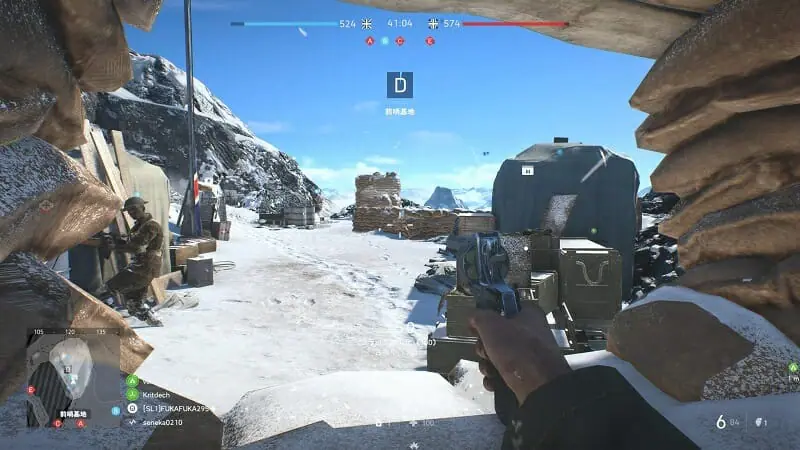Viewport: 800px width, 450px height.
Task: Select objective A in the top flag row
Action: (x=370, y=41)
